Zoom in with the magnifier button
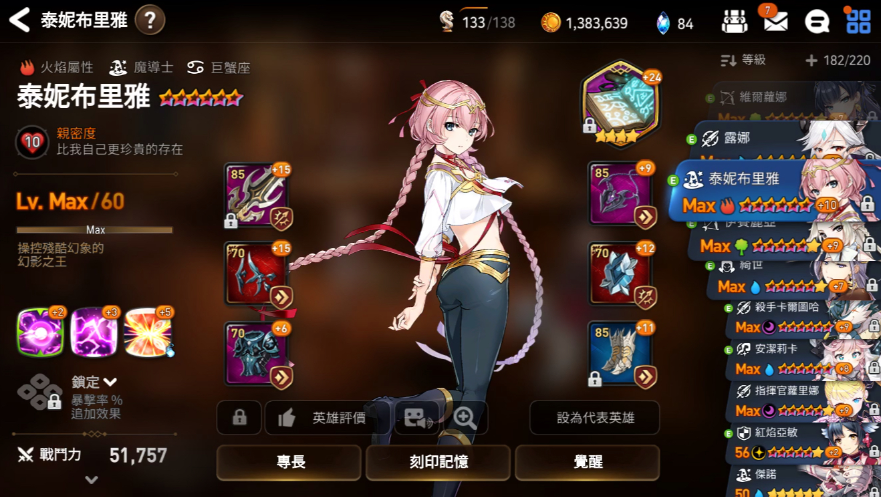 (464, 417)
